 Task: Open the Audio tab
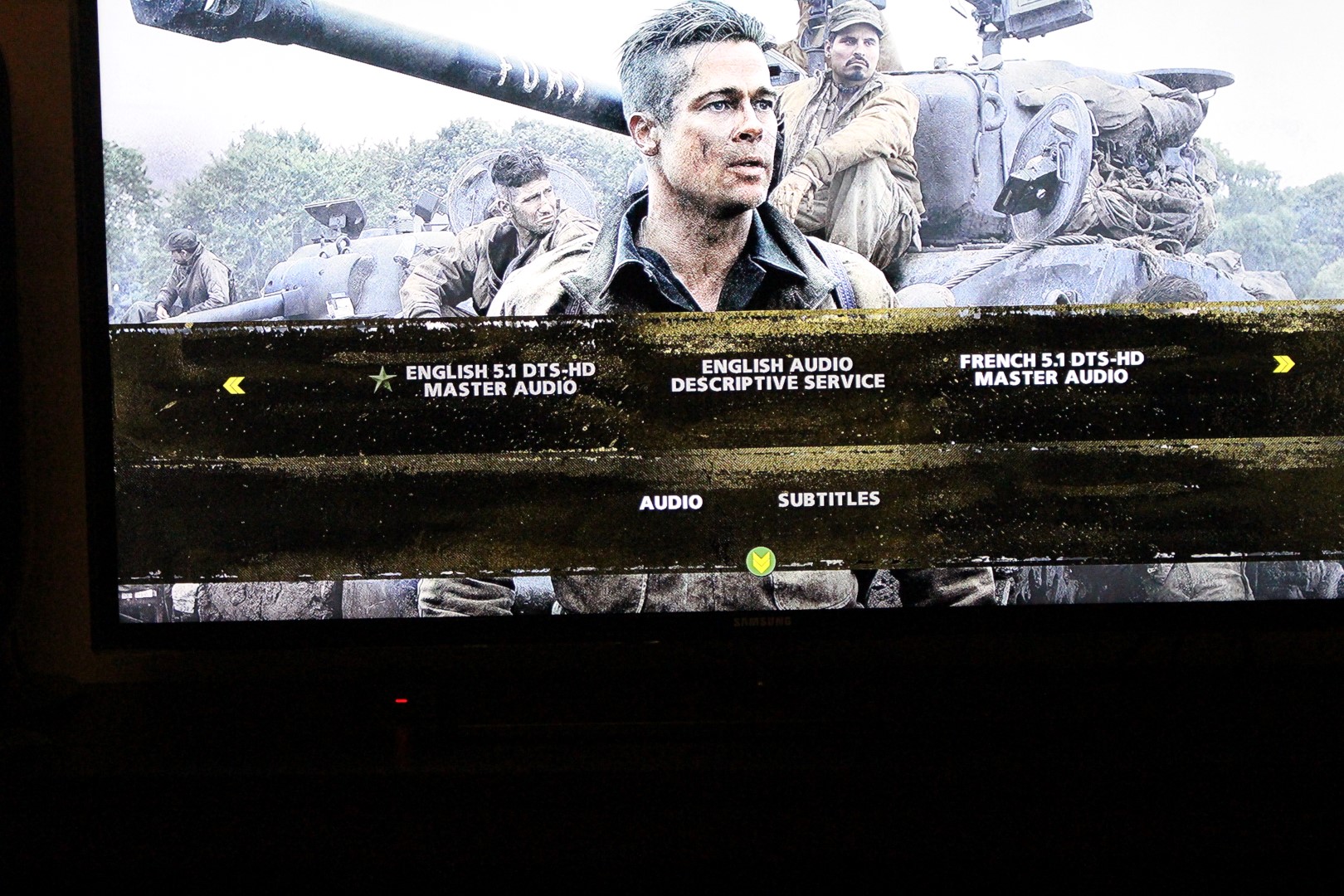[x=670, y=502]
